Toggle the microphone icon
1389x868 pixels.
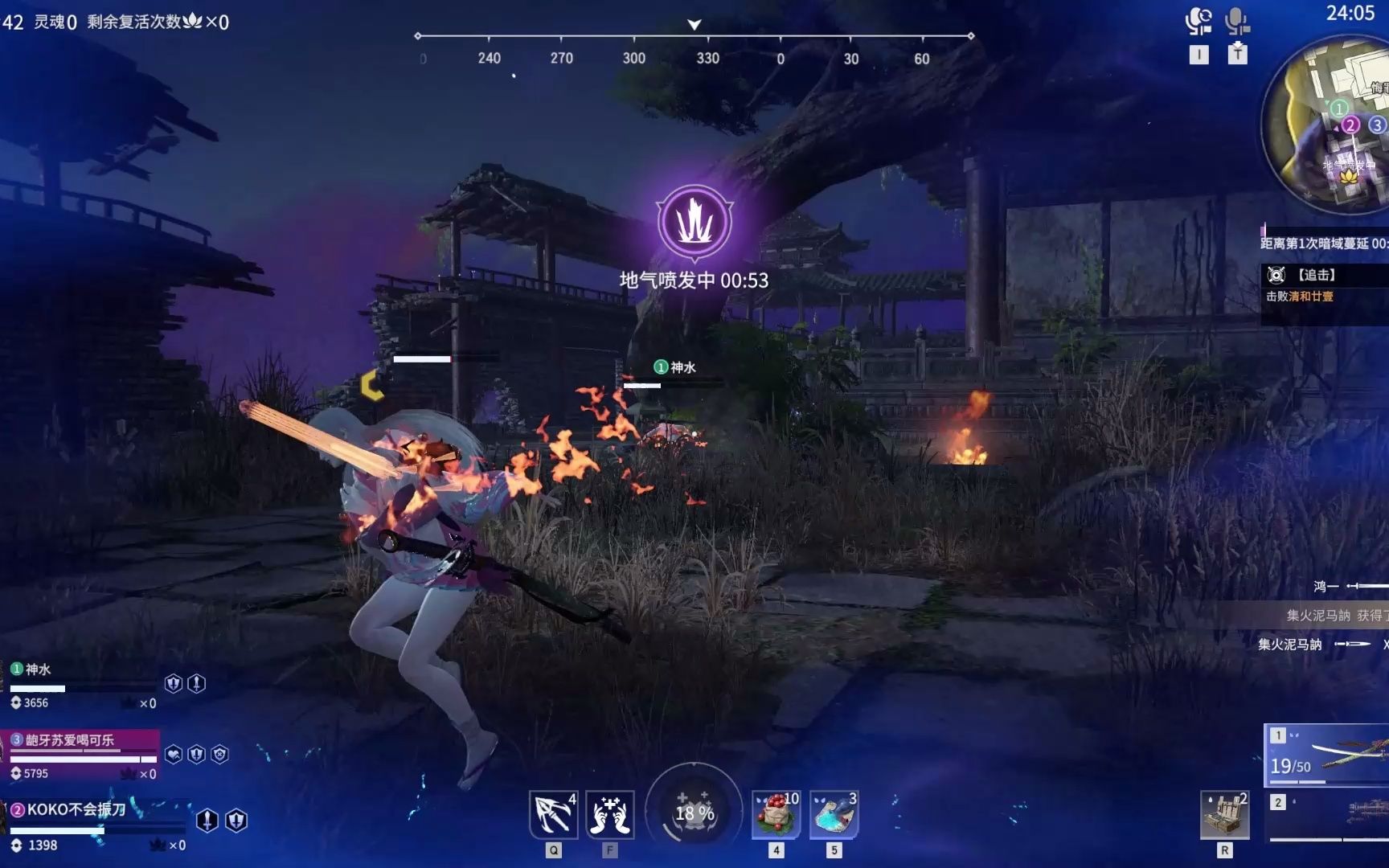pyautogui.click(x=1237, y=21)
